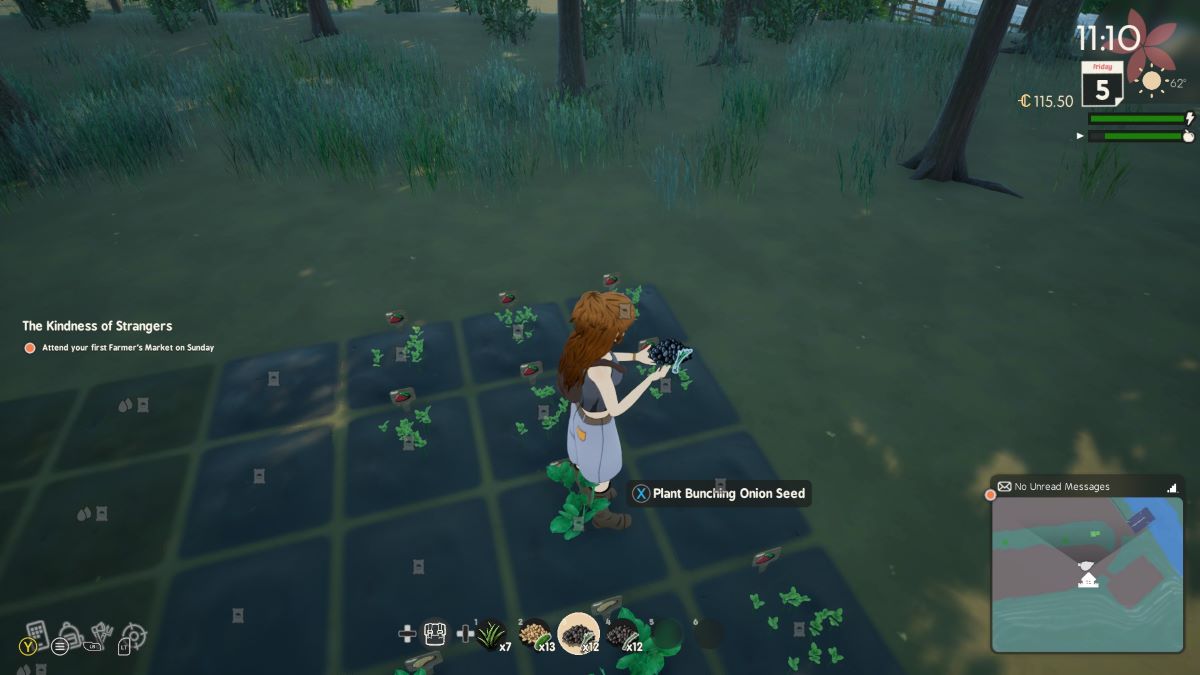Choose the fourth hotbar slot with dark seeds
Viewport: 1200px width, 675px height.
click(622, 633)
